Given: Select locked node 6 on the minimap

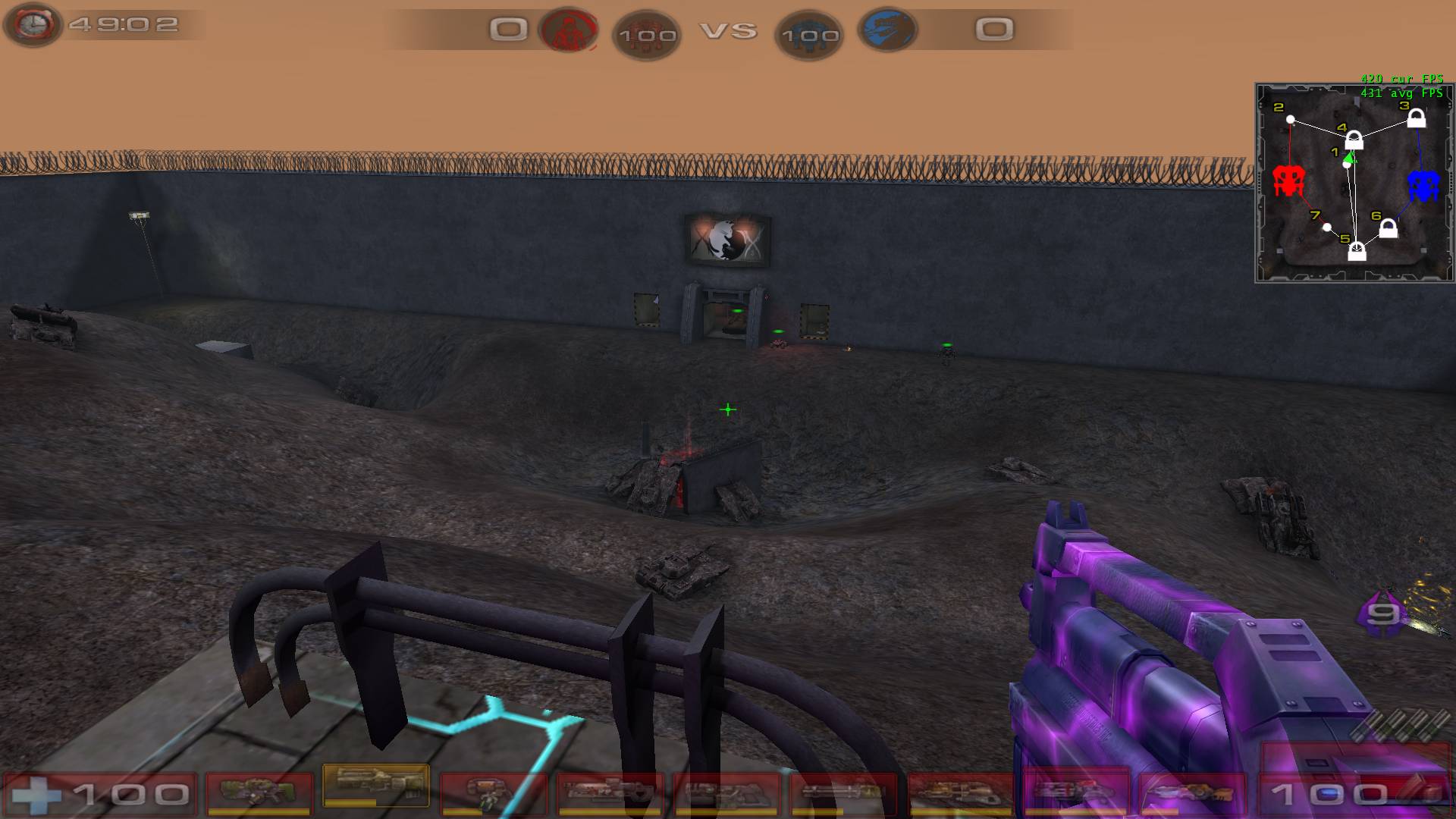Looking at the screenshot, I should coord(1388,228).
